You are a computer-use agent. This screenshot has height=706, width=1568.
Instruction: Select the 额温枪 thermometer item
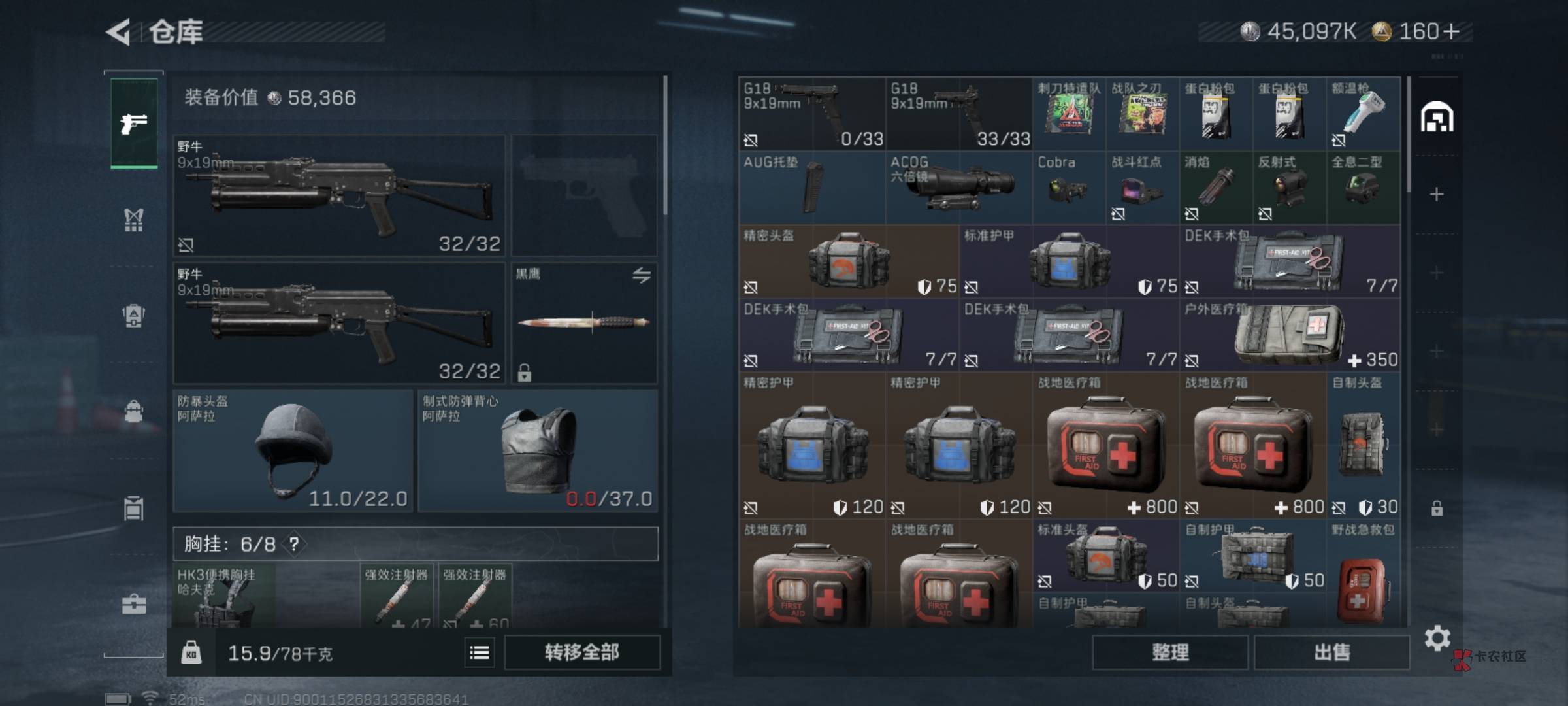(x=1364, y=114)
